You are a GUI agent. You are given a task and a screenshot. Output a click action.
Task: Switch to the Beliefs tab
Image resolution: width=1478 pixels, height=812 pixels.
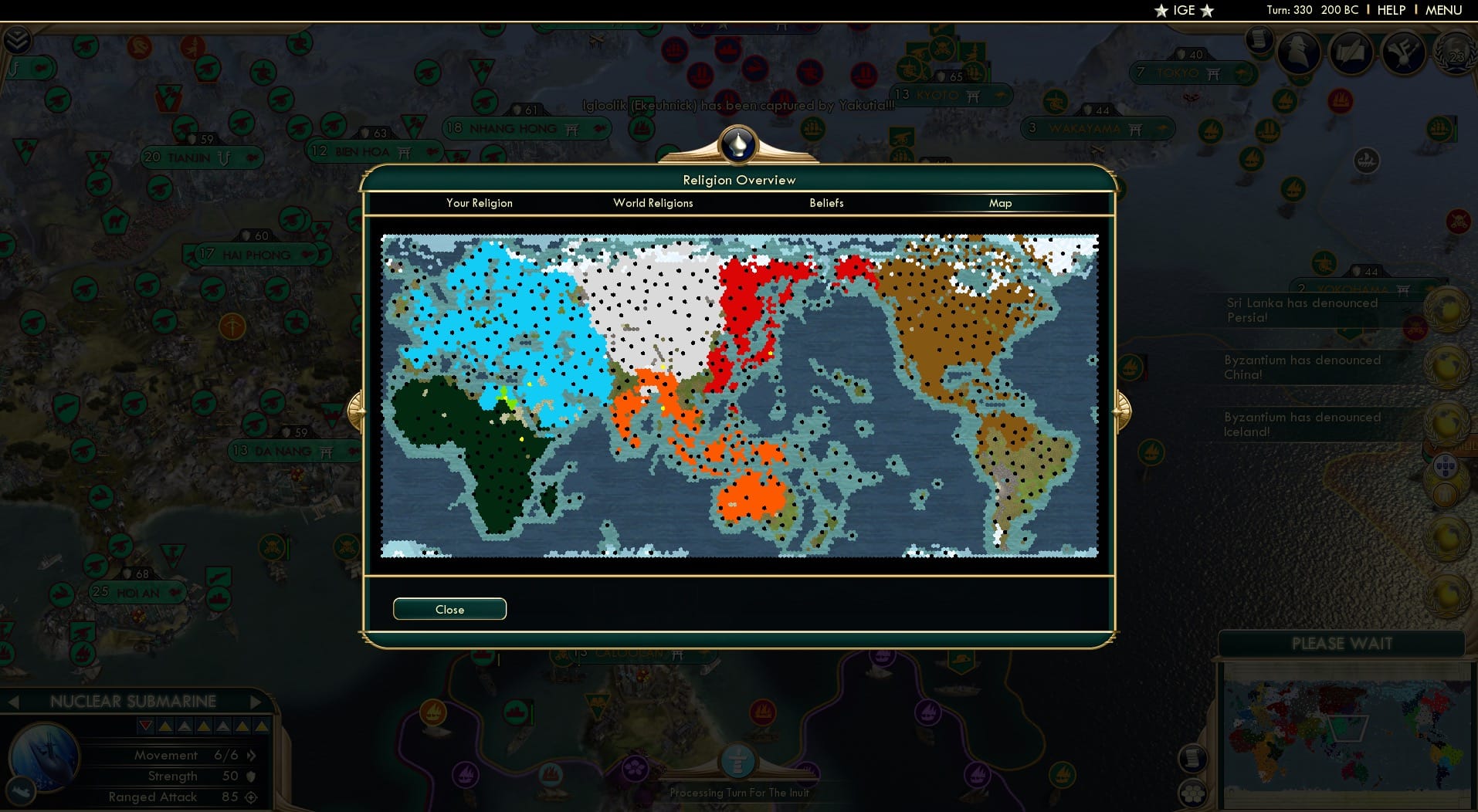point(825,203)
